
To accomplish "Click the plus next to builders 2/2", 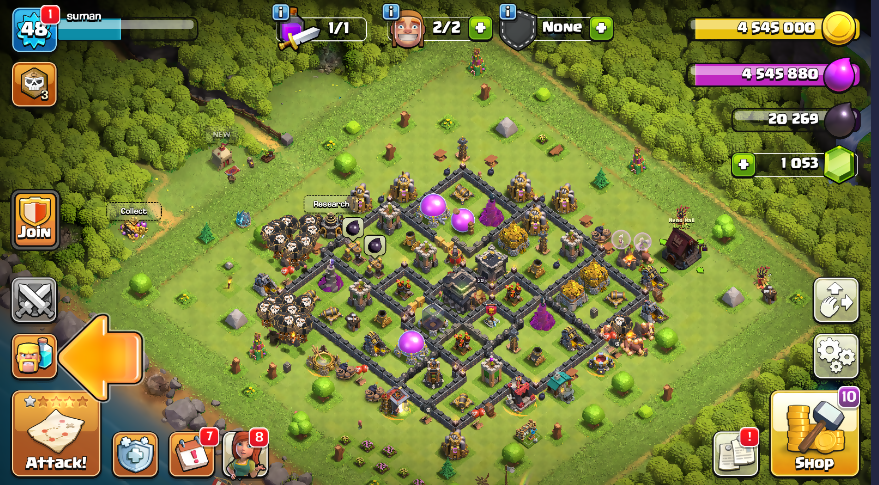I will pos(480,28).
